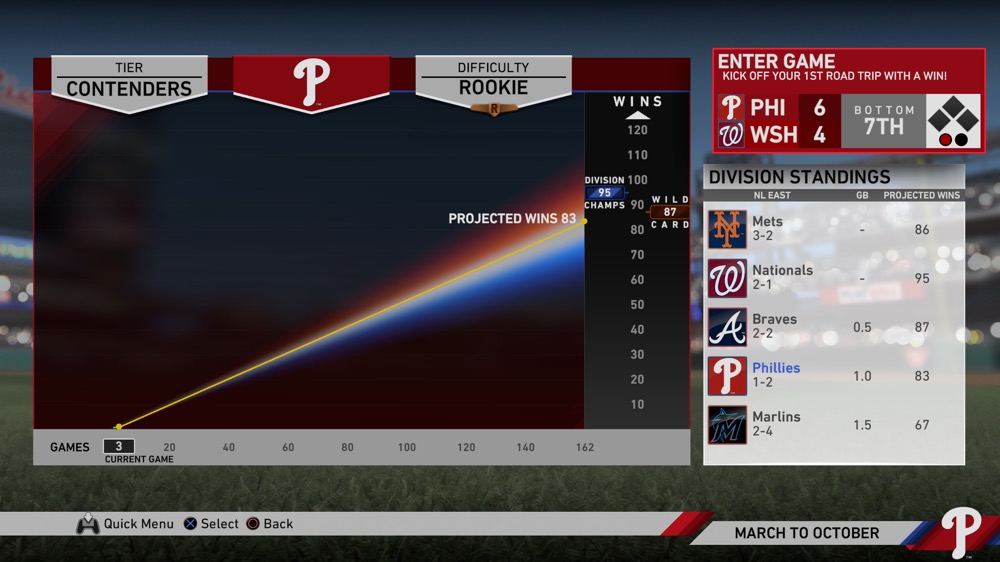1000x562 pixels.
Task: Click the Projected Wins 83 point
Action: (584, 221)
